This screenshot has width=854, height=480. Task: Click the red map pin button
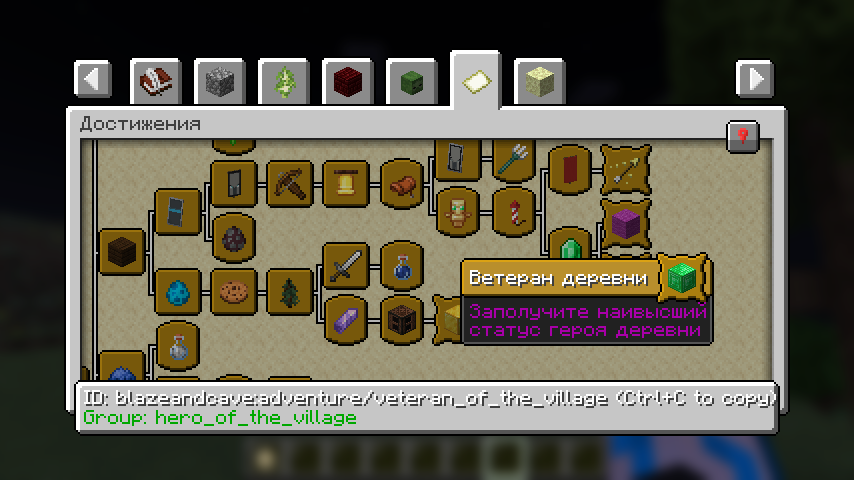coord(743,135)
